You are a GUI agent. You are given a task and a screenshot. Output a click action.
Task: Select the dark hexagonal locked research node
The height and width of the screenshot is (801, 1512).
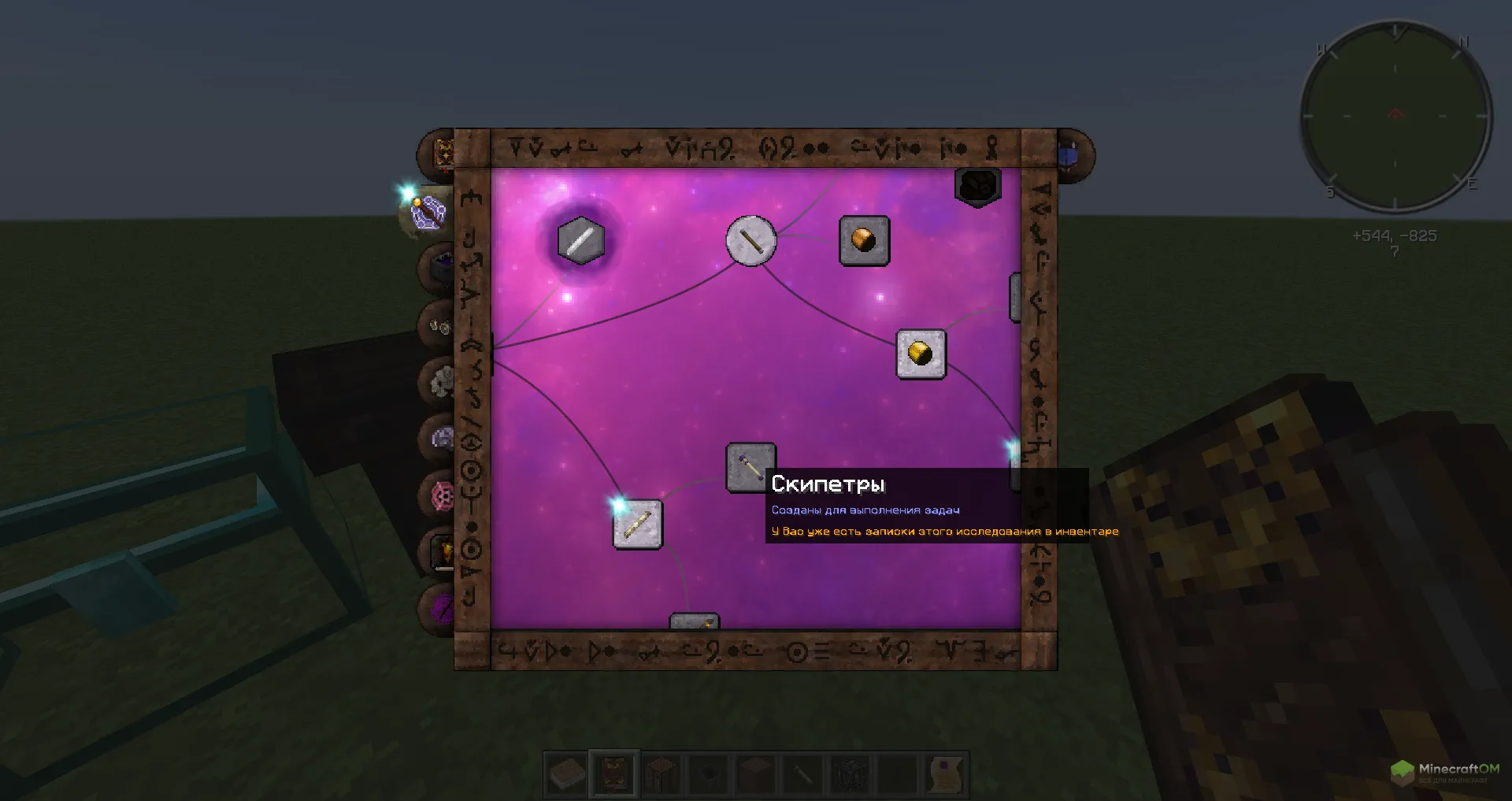point(977,187)
